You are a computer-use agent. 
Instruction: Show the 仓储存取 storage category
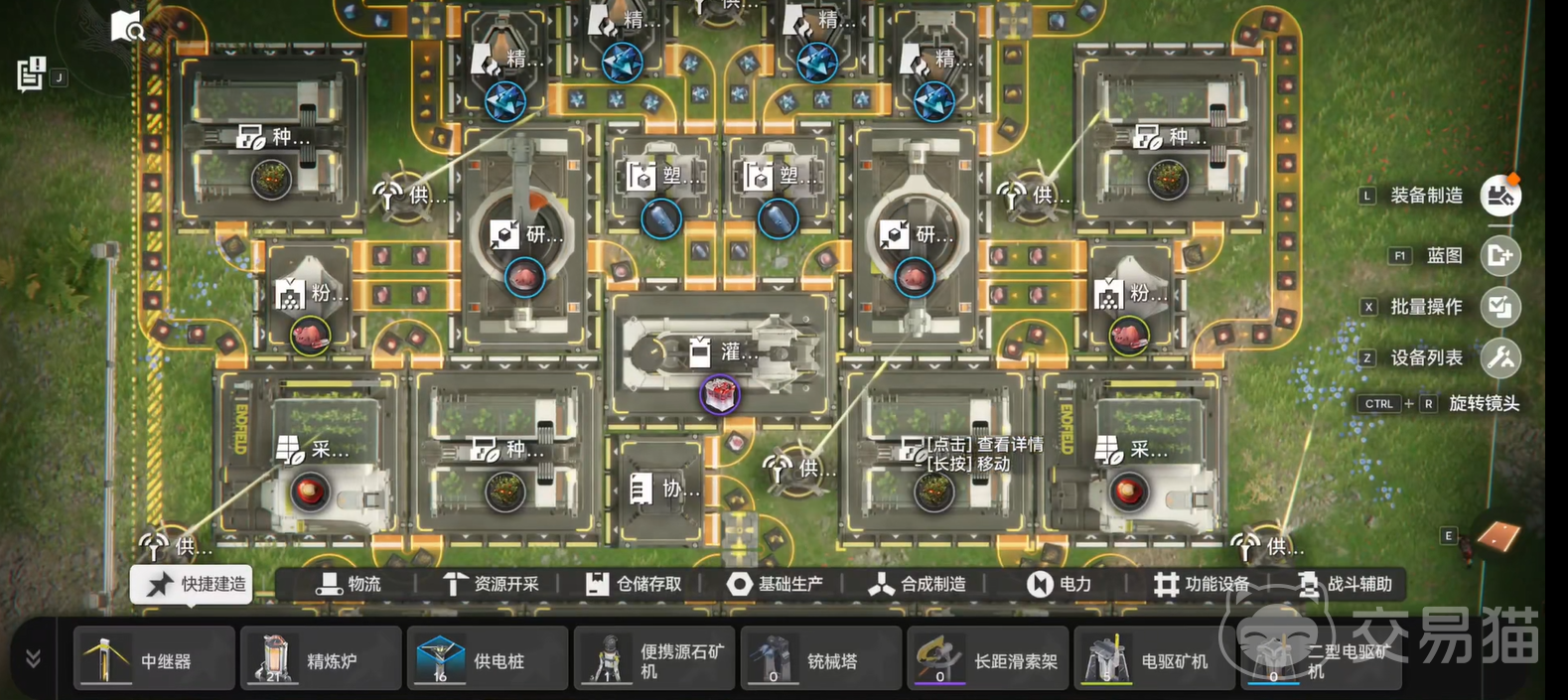[634, 584]
